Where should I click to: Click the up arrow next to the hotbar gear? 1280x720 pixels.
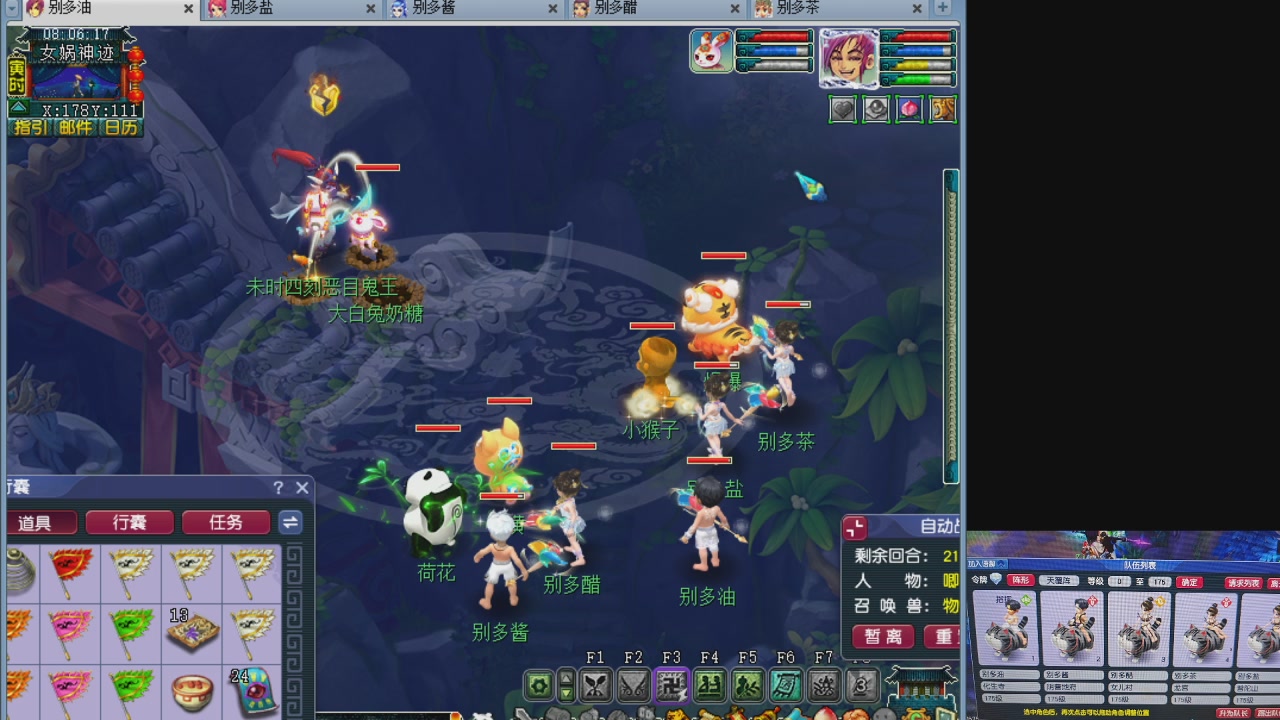point(564,680)
